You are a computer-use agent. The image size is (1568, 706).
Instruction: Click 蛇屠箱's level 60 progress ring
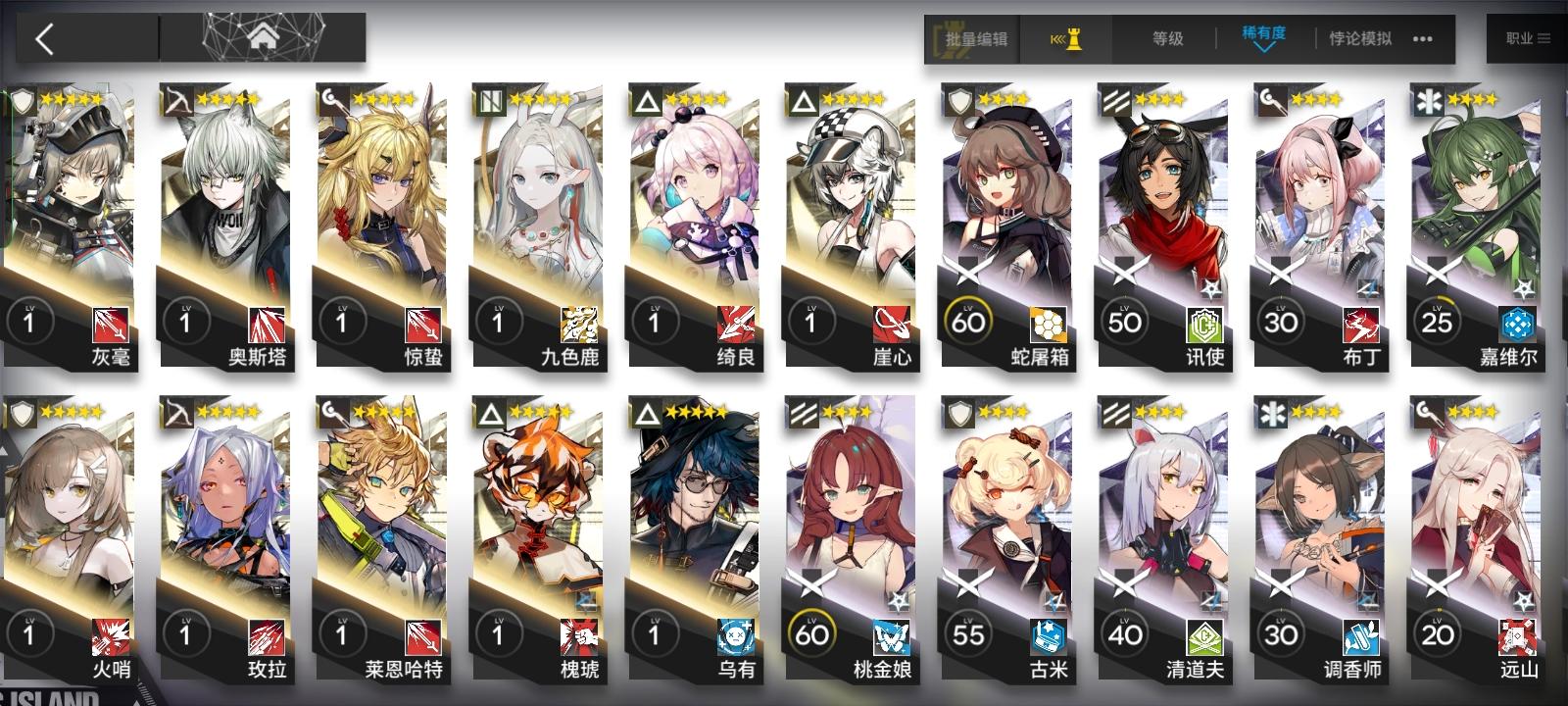(970, 321)
